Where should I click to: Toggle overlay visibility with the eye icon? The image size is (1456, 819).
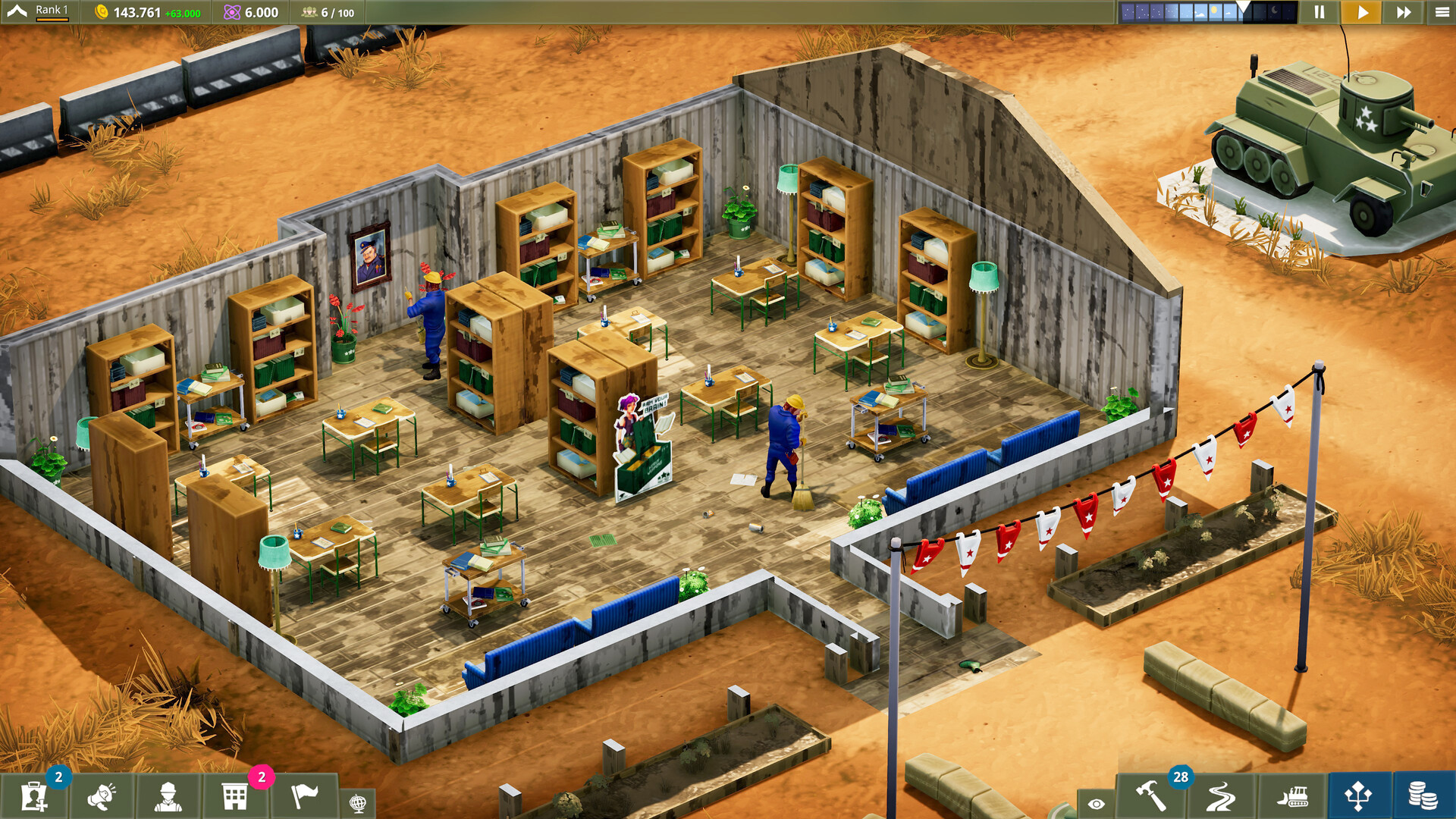click(x=1097, y=800)
